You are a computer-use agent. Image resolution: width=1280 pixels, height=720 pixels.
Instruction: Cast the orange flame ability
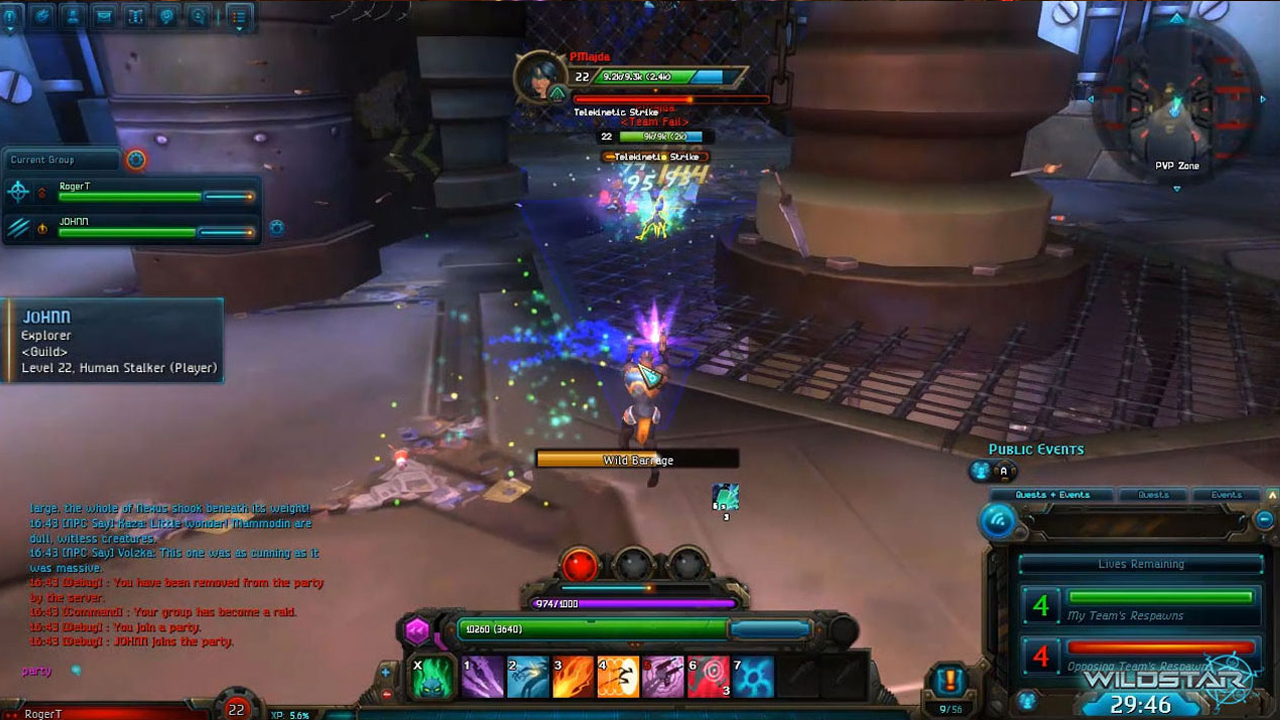pos(574,677)
